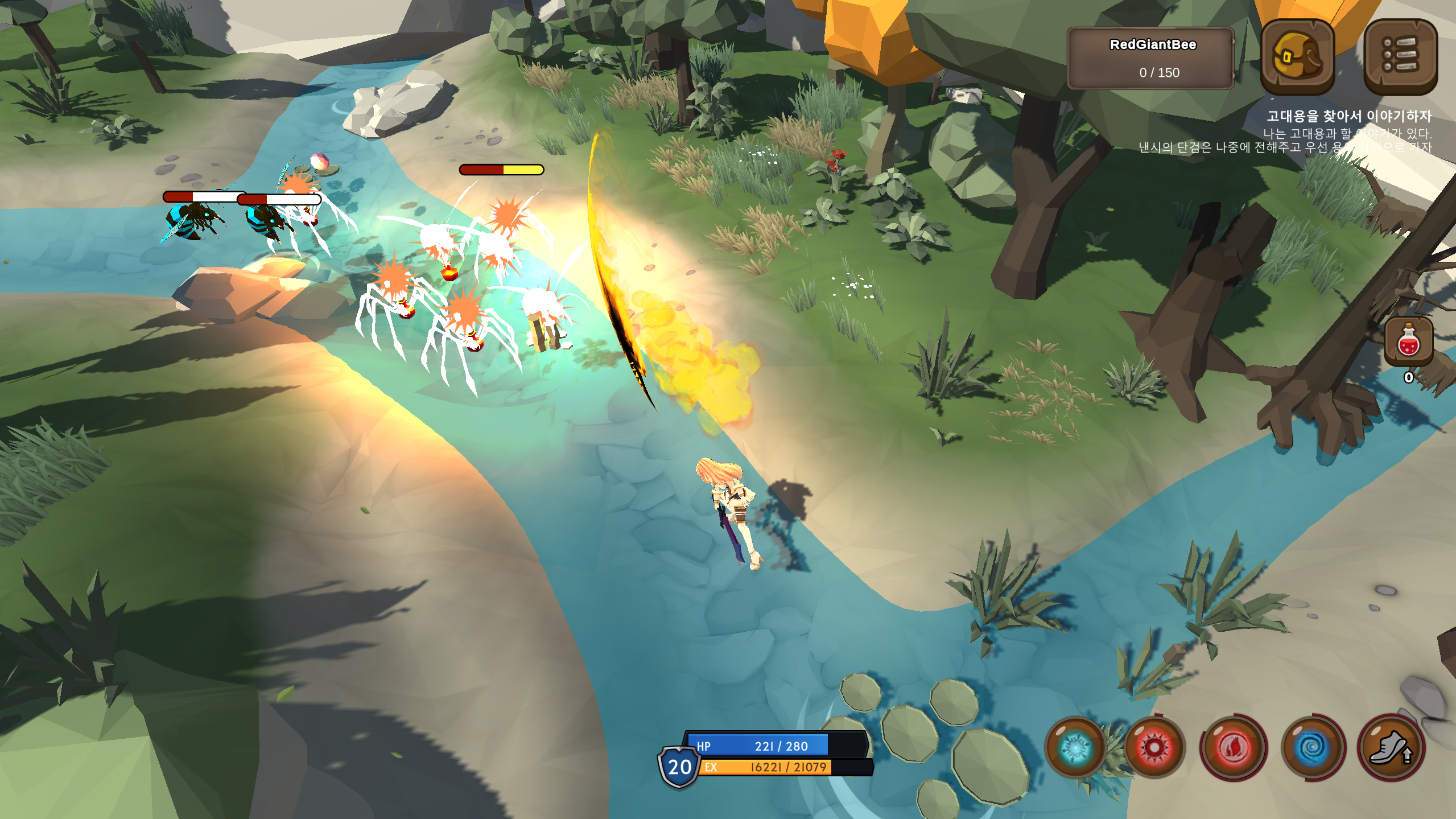Image resolution: width=1456 pixels, height=819 pixels.
Task: Open the quest list menu
Action: (1400, 56)
